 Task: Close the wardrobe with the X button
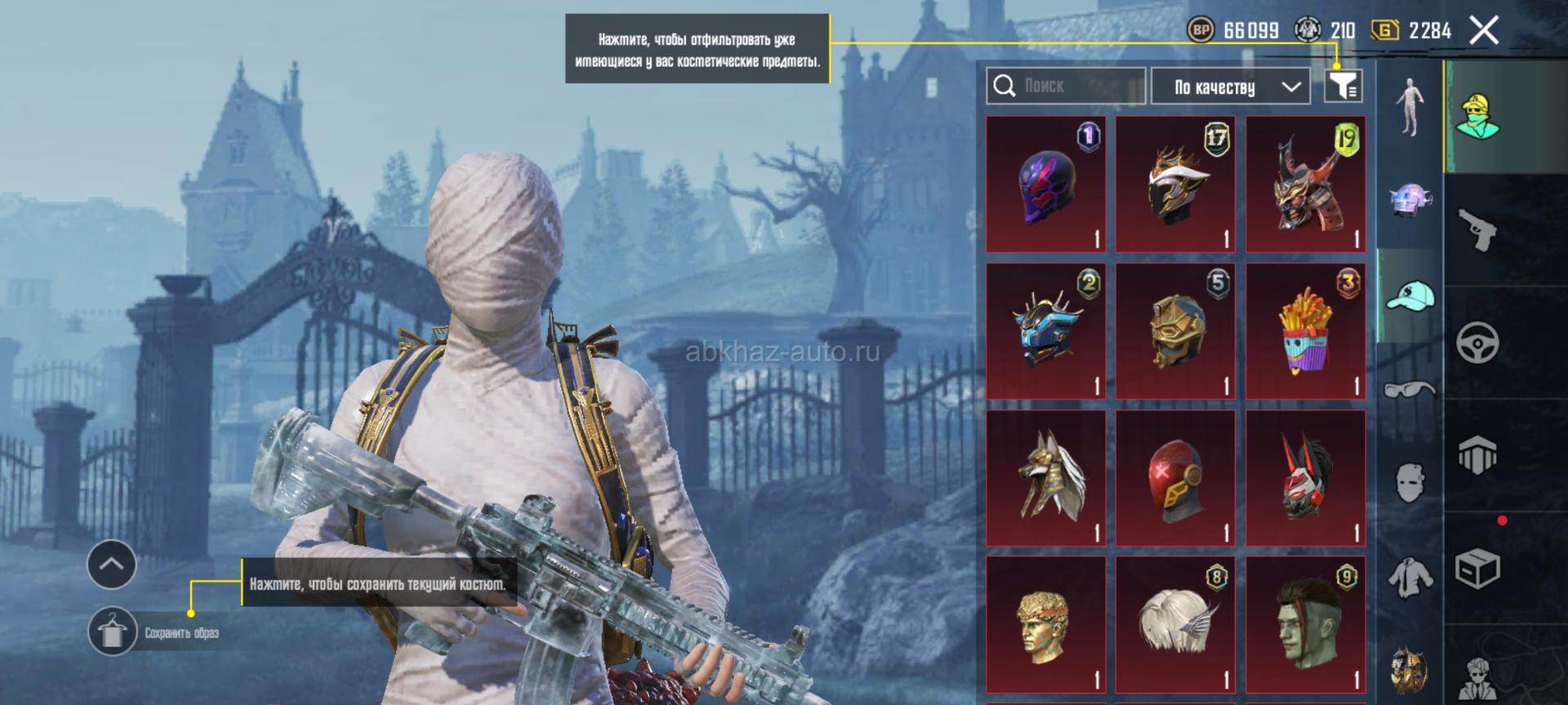coord(1484,31)
